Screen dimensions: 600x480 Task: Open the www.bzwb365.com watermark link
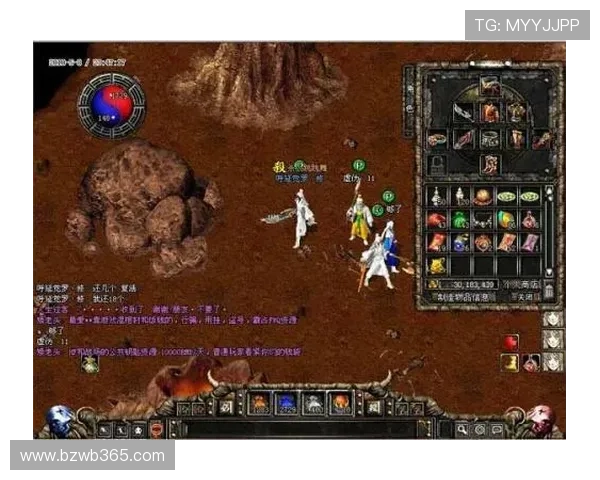92,456
